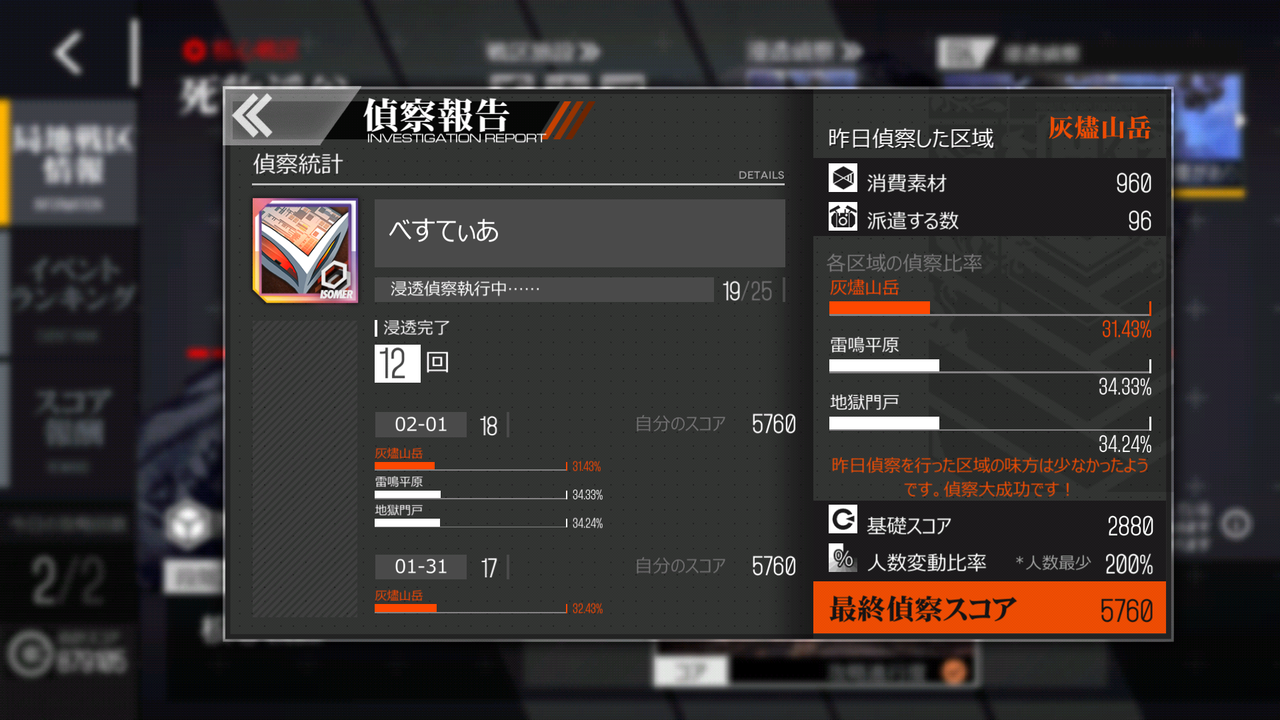The image size is (1280, 720).
Task: Expand the 浸透偵察 section chevron
Action: (x=851, y=52)
